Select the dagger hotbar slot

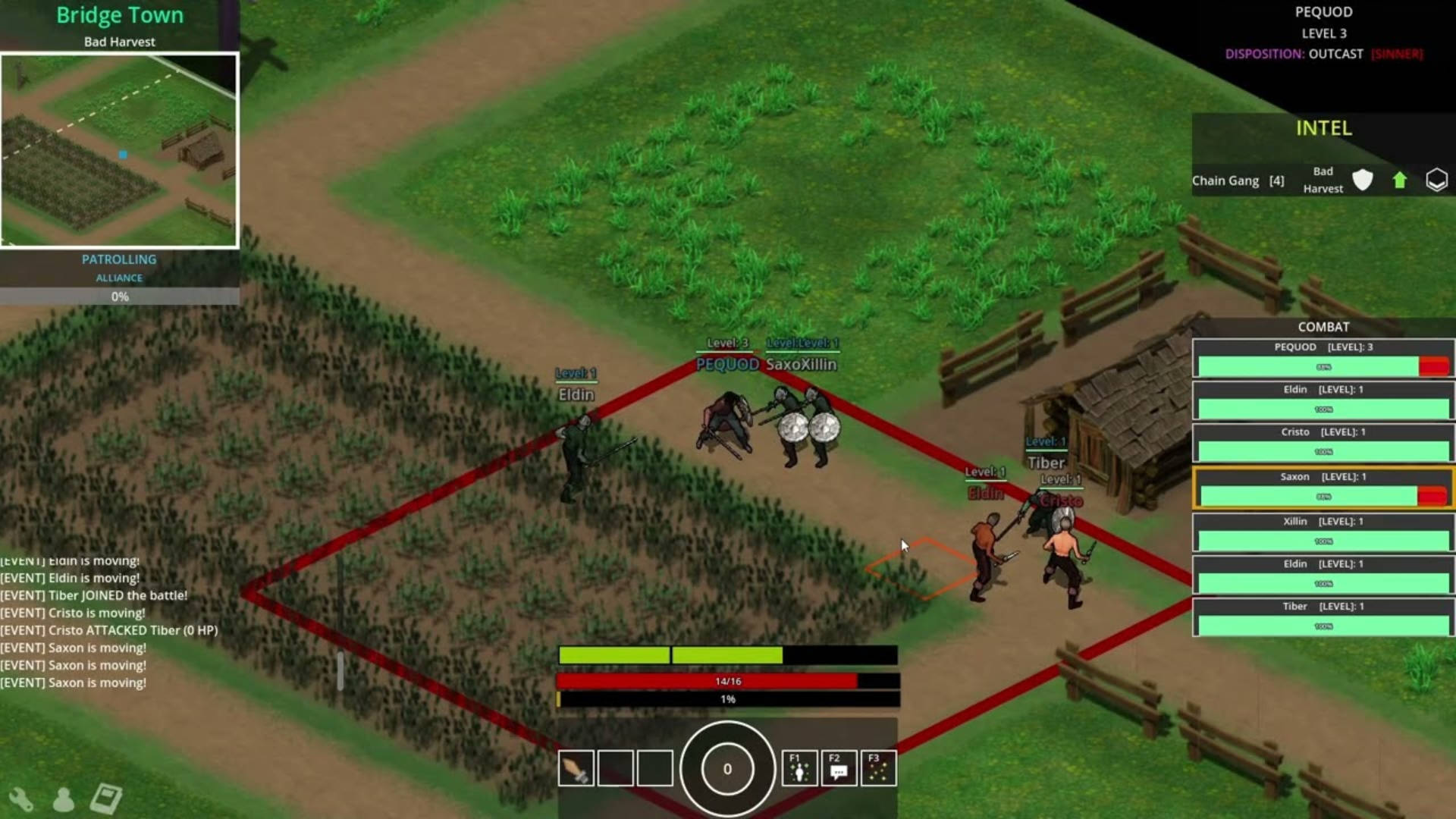point(576,768)
